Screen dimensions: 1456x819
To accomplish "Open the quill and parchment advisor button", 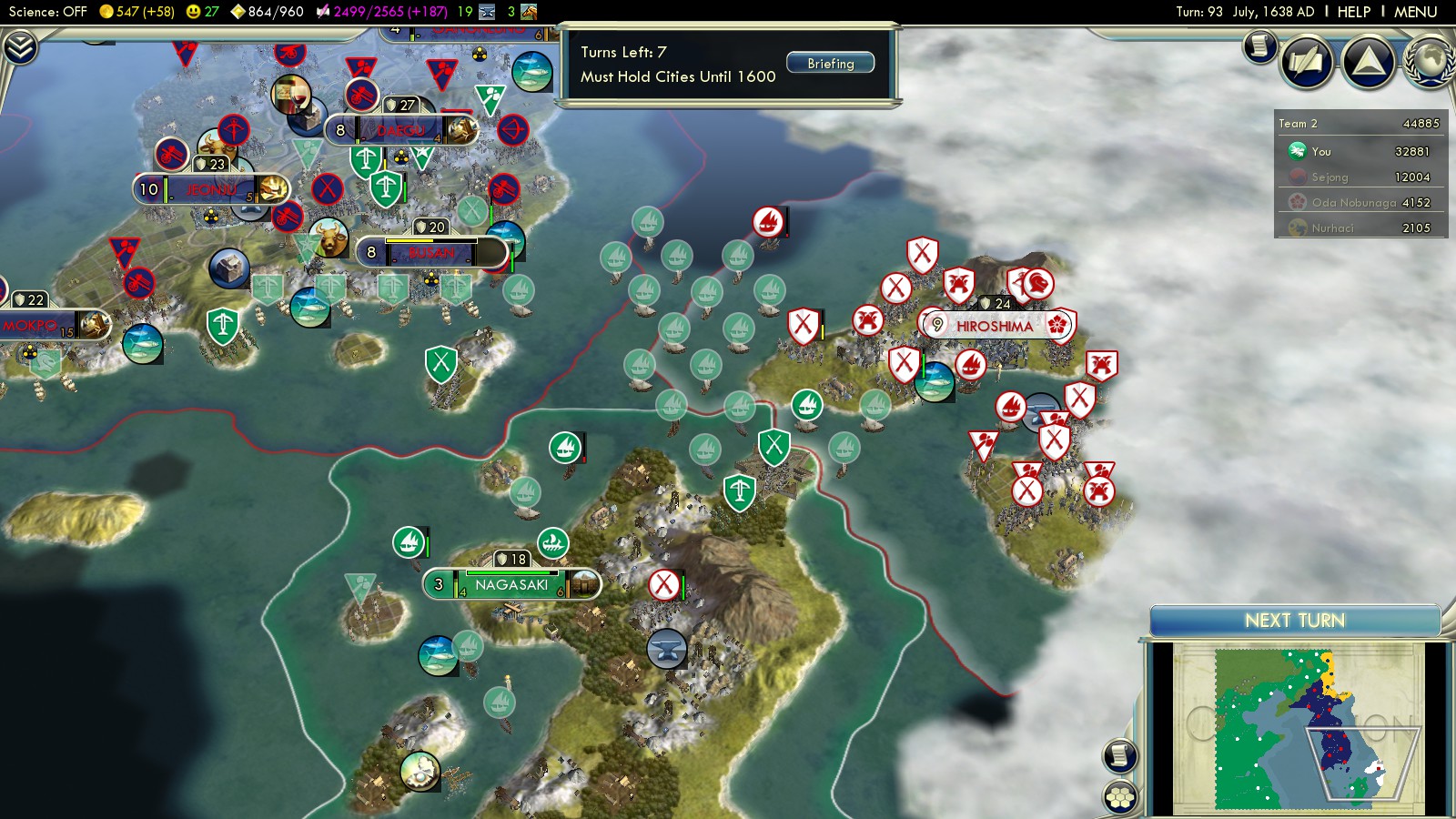I will tap(1307, 62).
